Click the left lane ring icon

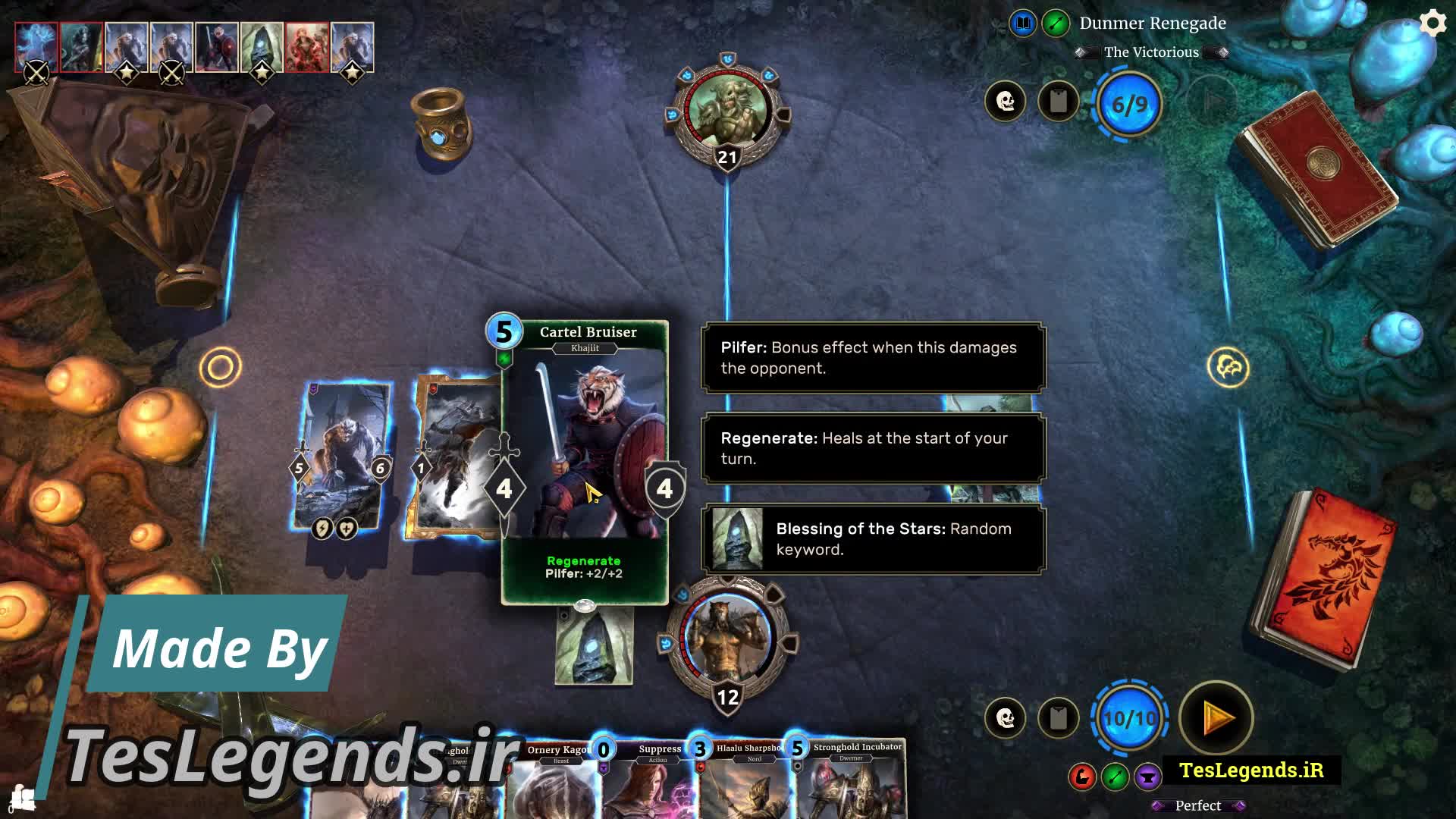point(220,368)
